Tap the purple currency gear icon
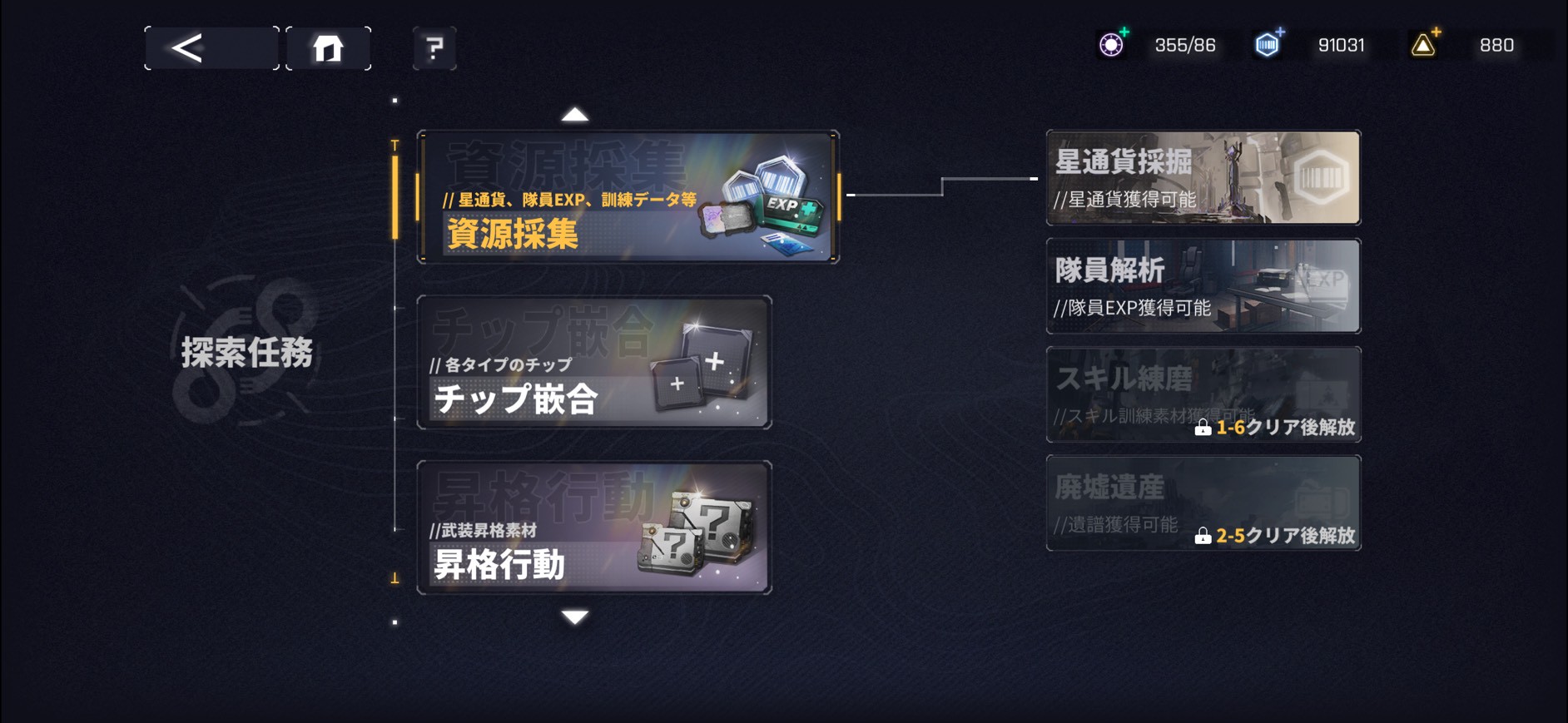Viewport: 1568px width, 723px height. coord(1113,45)
